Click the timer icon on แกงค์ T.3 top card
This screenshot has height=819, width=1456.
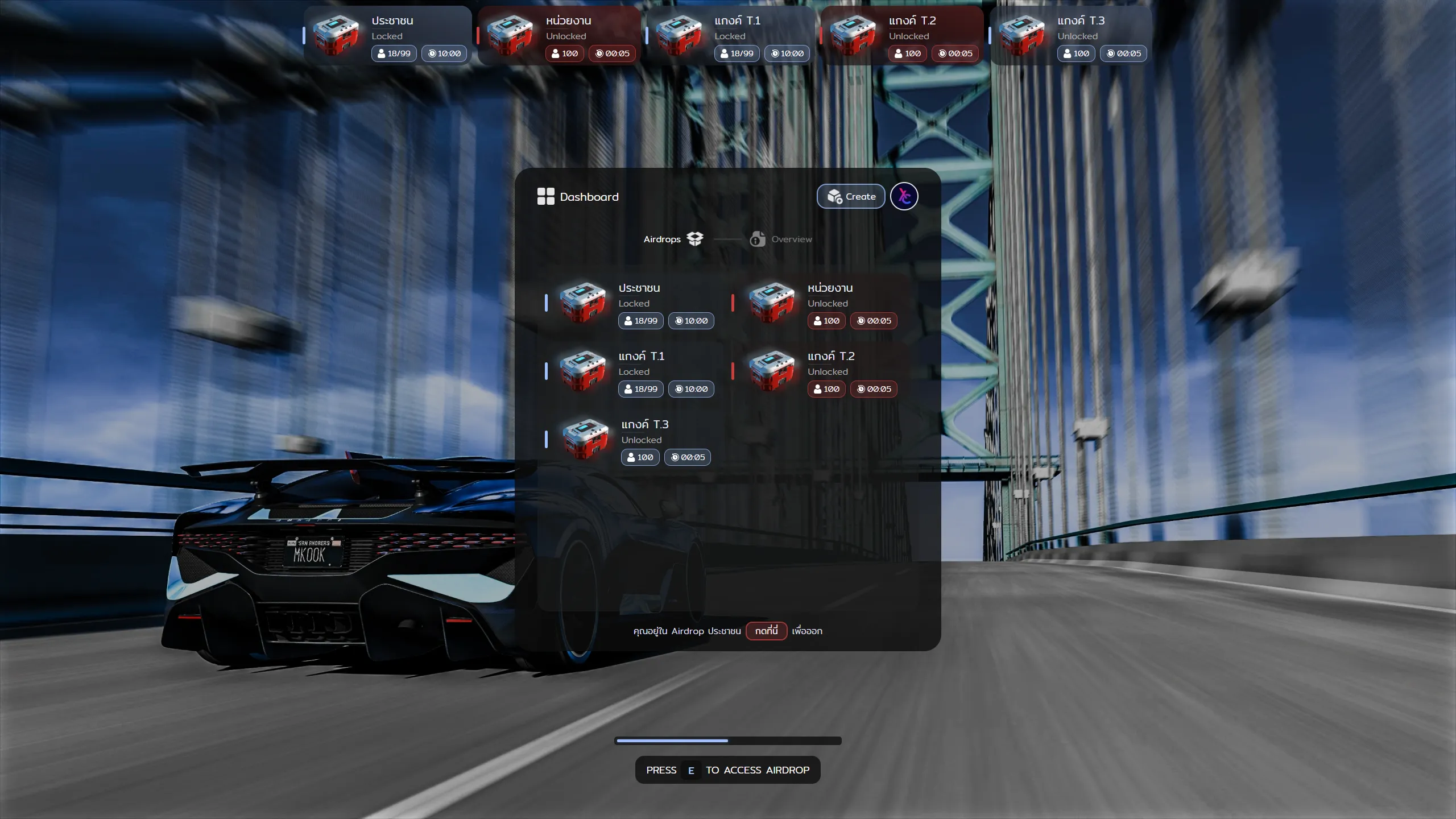point(1111,53)
